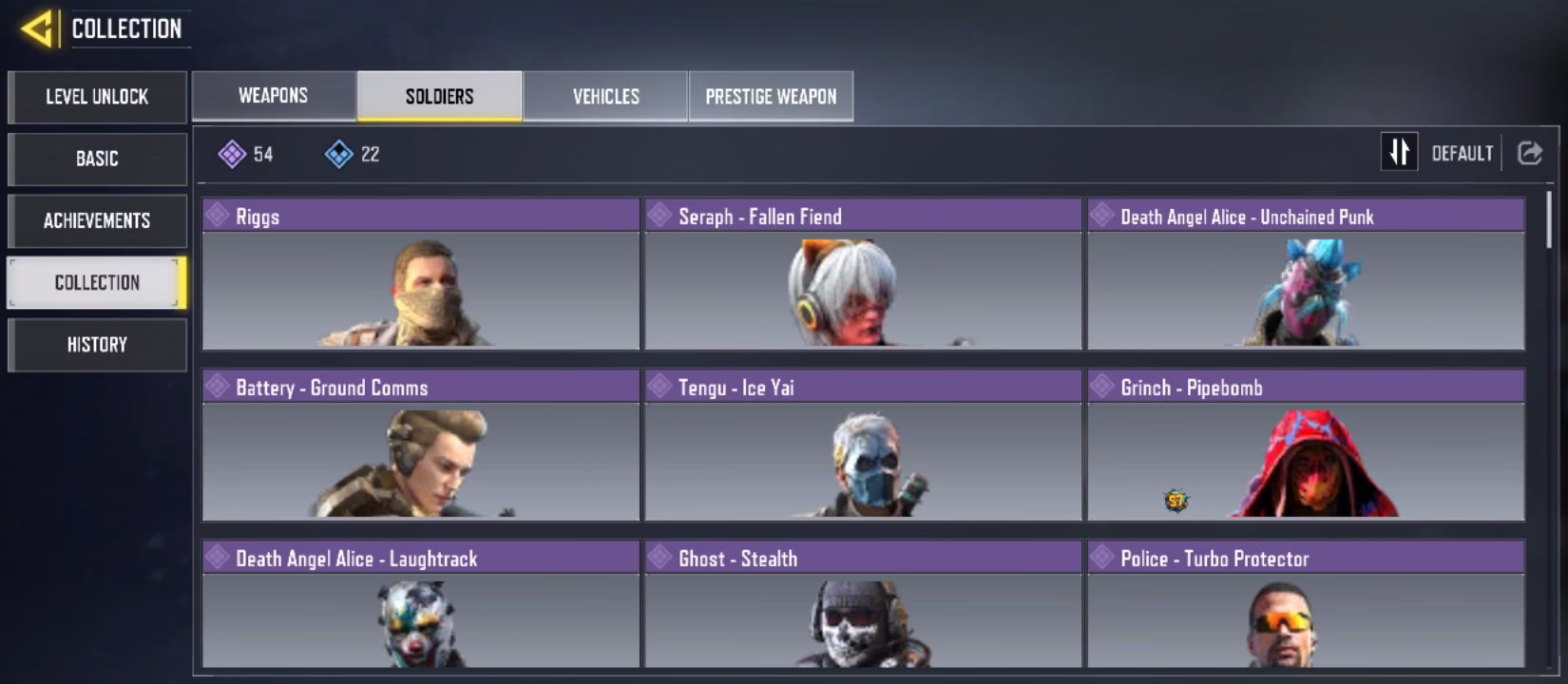Image resolution: width=1568 pixels, height=684 pixels.
Task: Switch to the Vehicles tab
Action: coord(605,96)
